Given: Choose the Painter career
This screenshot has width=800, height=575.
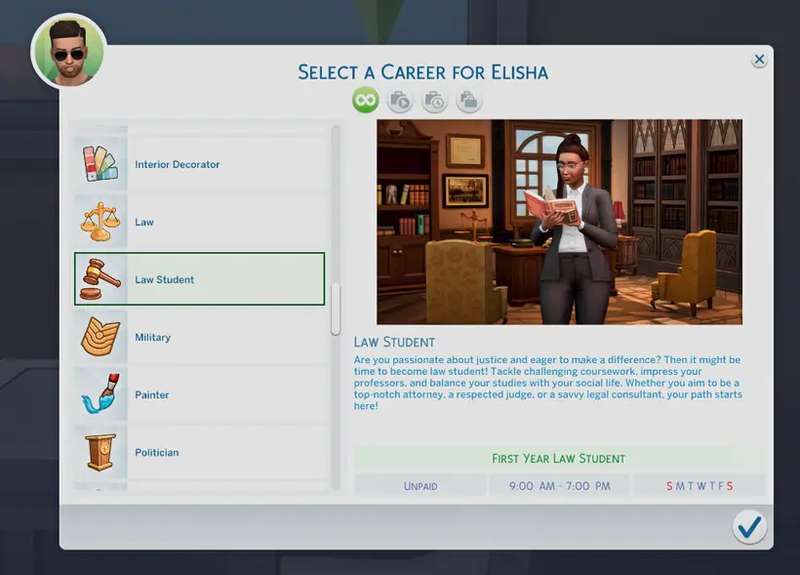Looking at the screenshot, I should [x=200, y=395].
